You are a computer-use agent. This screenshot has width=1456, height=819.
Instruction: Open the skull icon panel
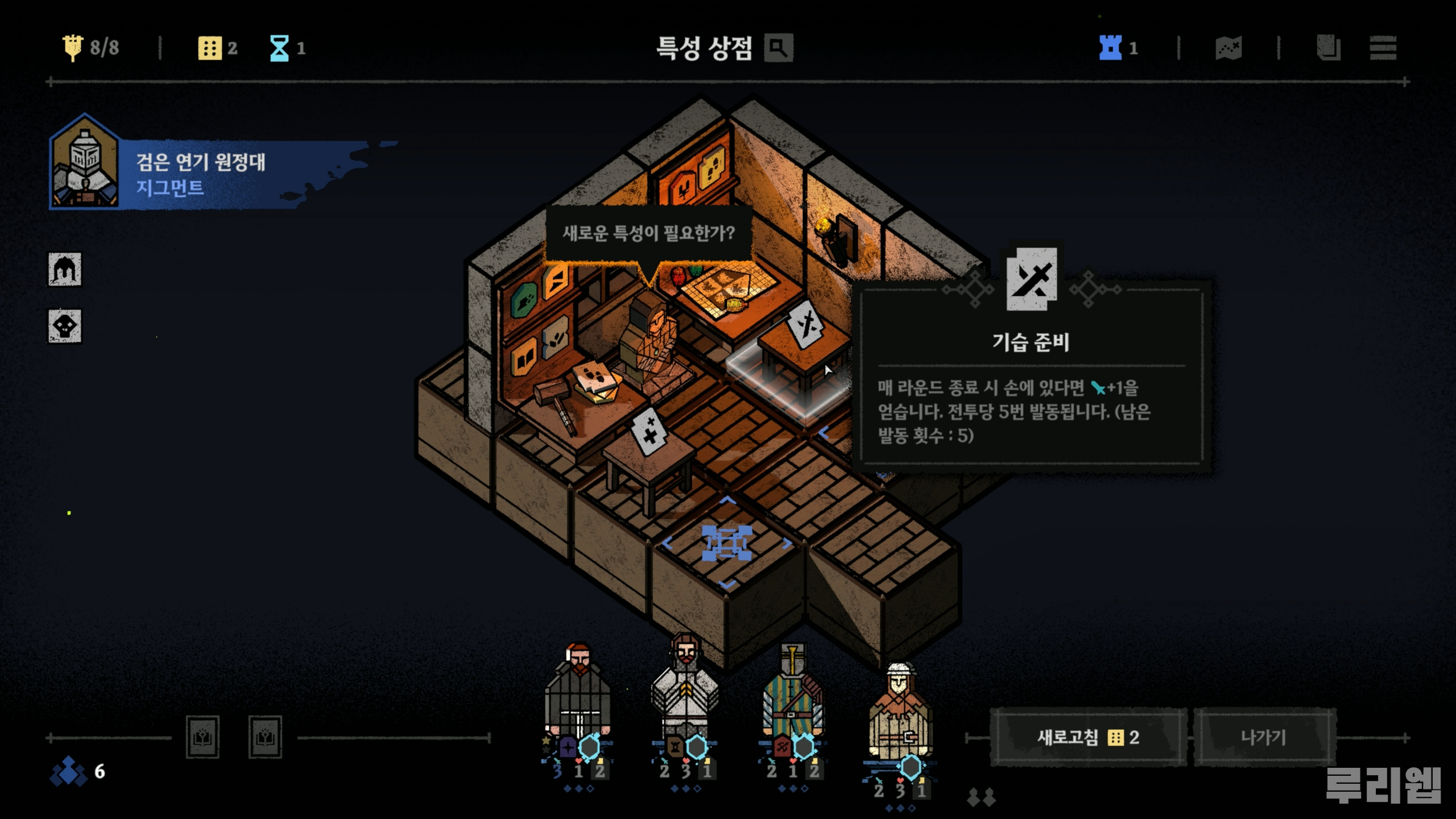point(64,326)
